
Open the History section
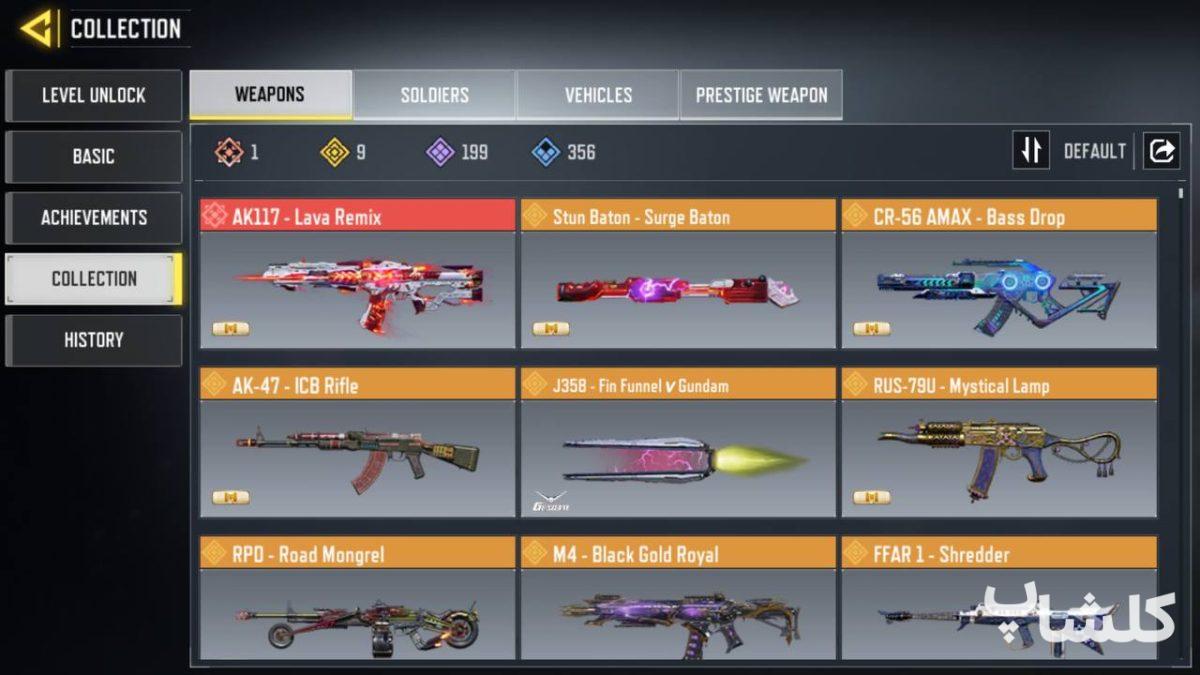[x=93, y=340]
